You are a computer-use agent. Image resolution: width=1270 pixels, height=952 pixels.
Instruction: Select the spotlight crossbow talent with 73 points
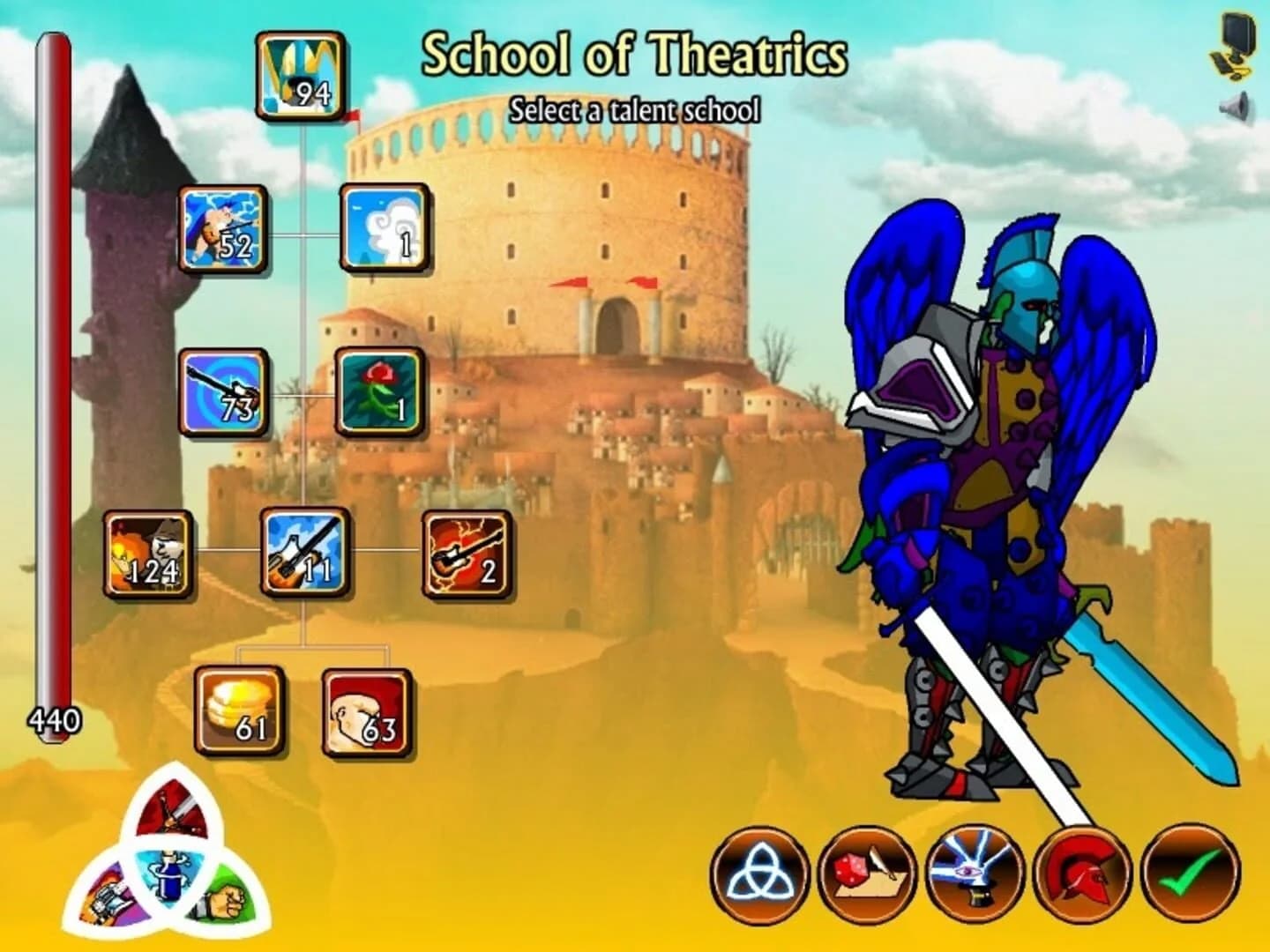point(221,390)
